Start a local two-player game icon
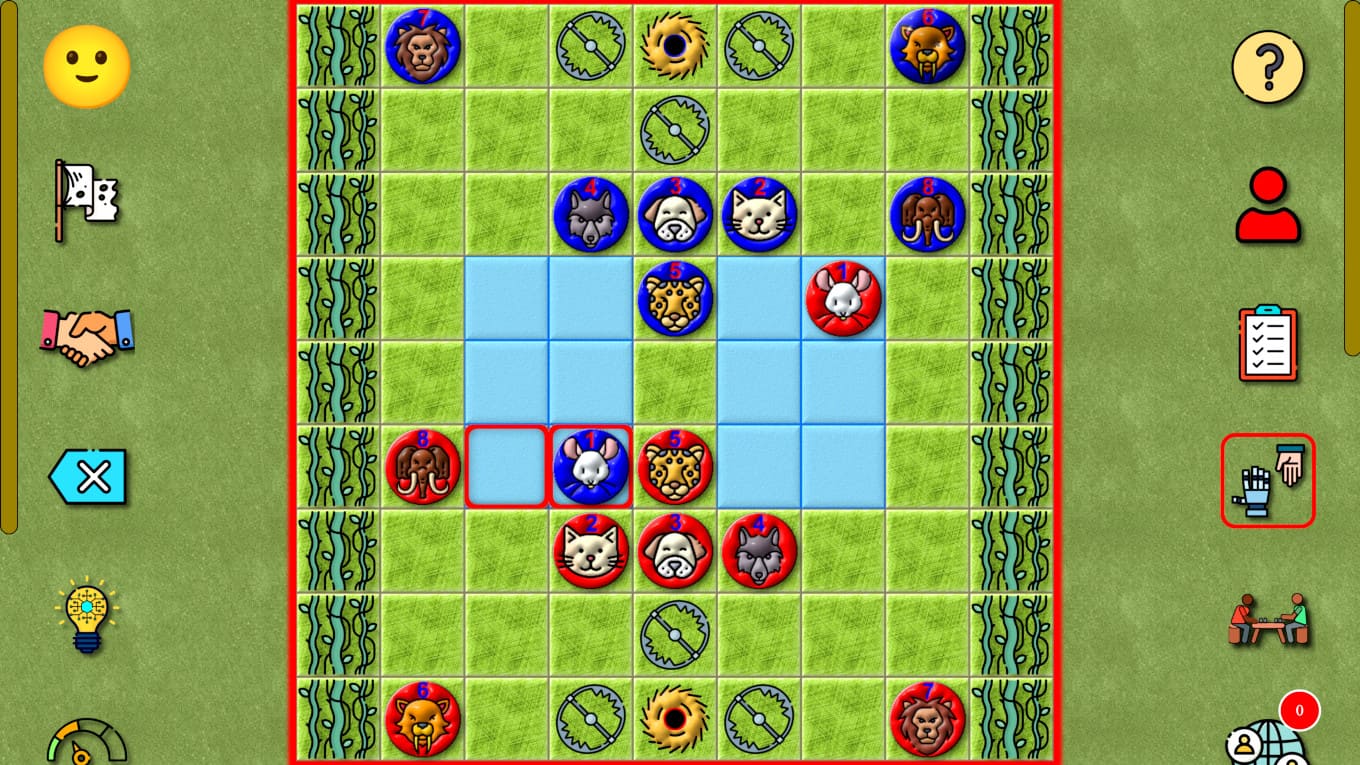Image resolution: width=1360 pixels, height=765 pixels. (1268, 620)
